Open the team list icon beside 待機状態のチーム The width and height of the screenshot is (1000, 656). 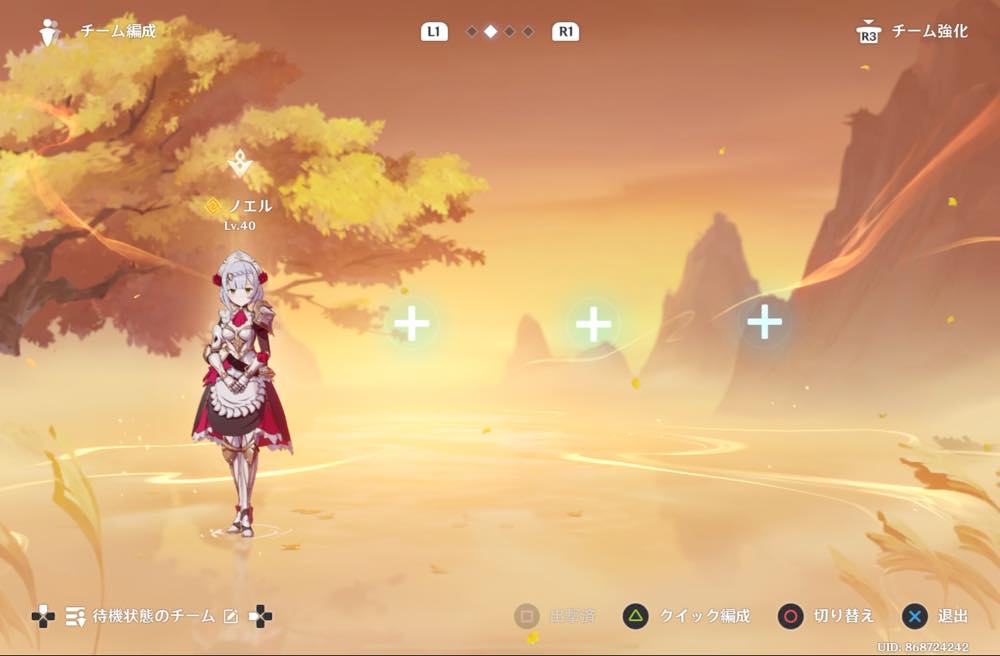pos(75,617)
